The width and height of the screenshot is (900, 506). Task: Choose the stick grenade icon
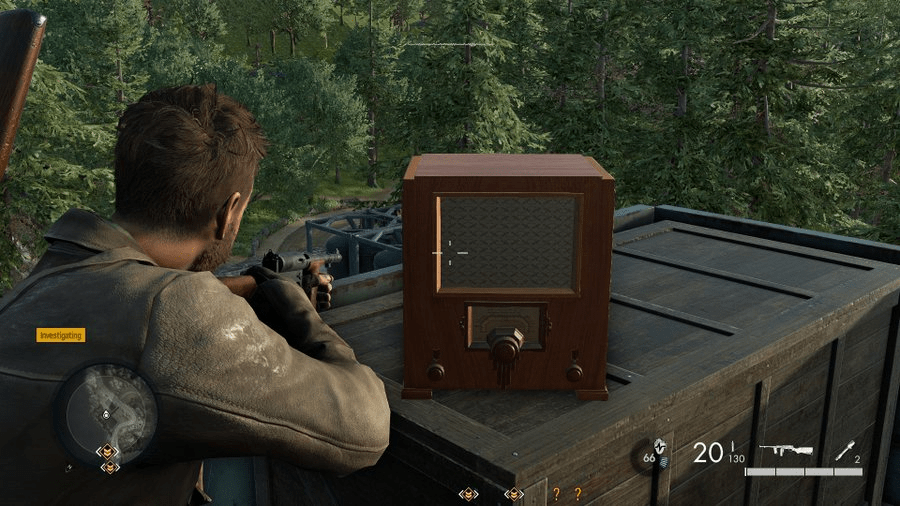(x=846, y=452)
